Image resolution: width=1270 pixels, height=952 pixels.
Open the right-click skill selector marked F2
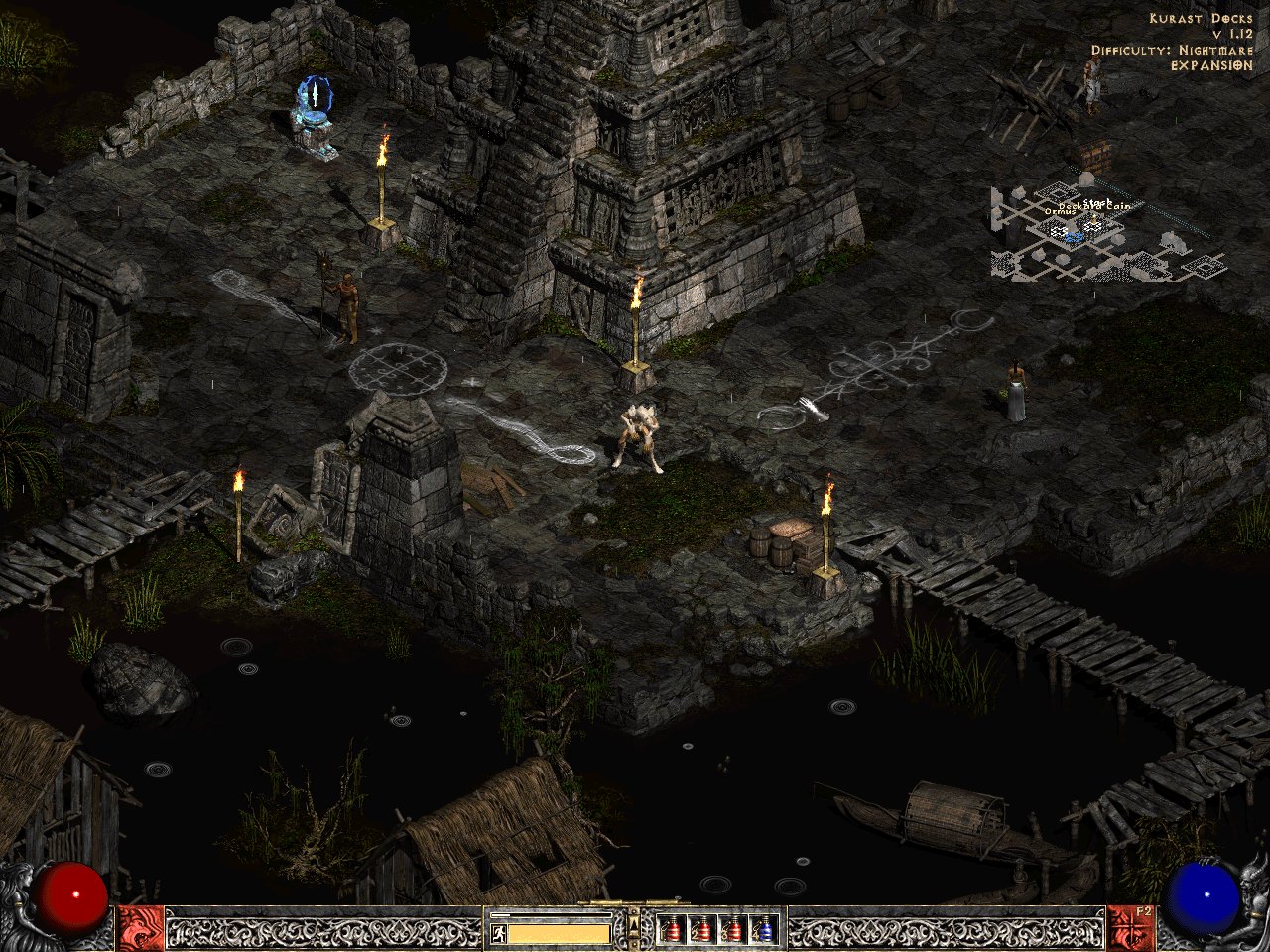point(1129,928)
